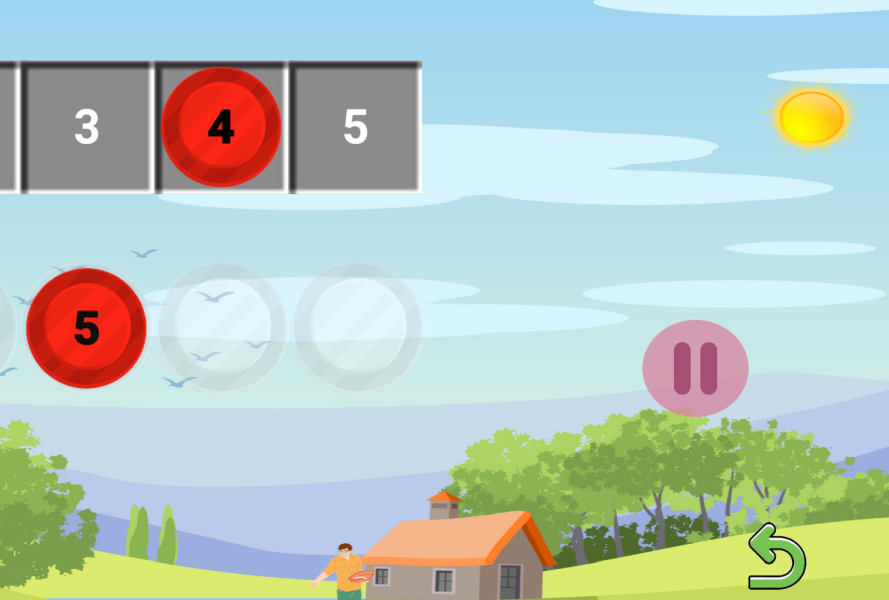Select the gray tile labeled 5
Viewport: 889px width, 600px height.
tap(356, 127)
